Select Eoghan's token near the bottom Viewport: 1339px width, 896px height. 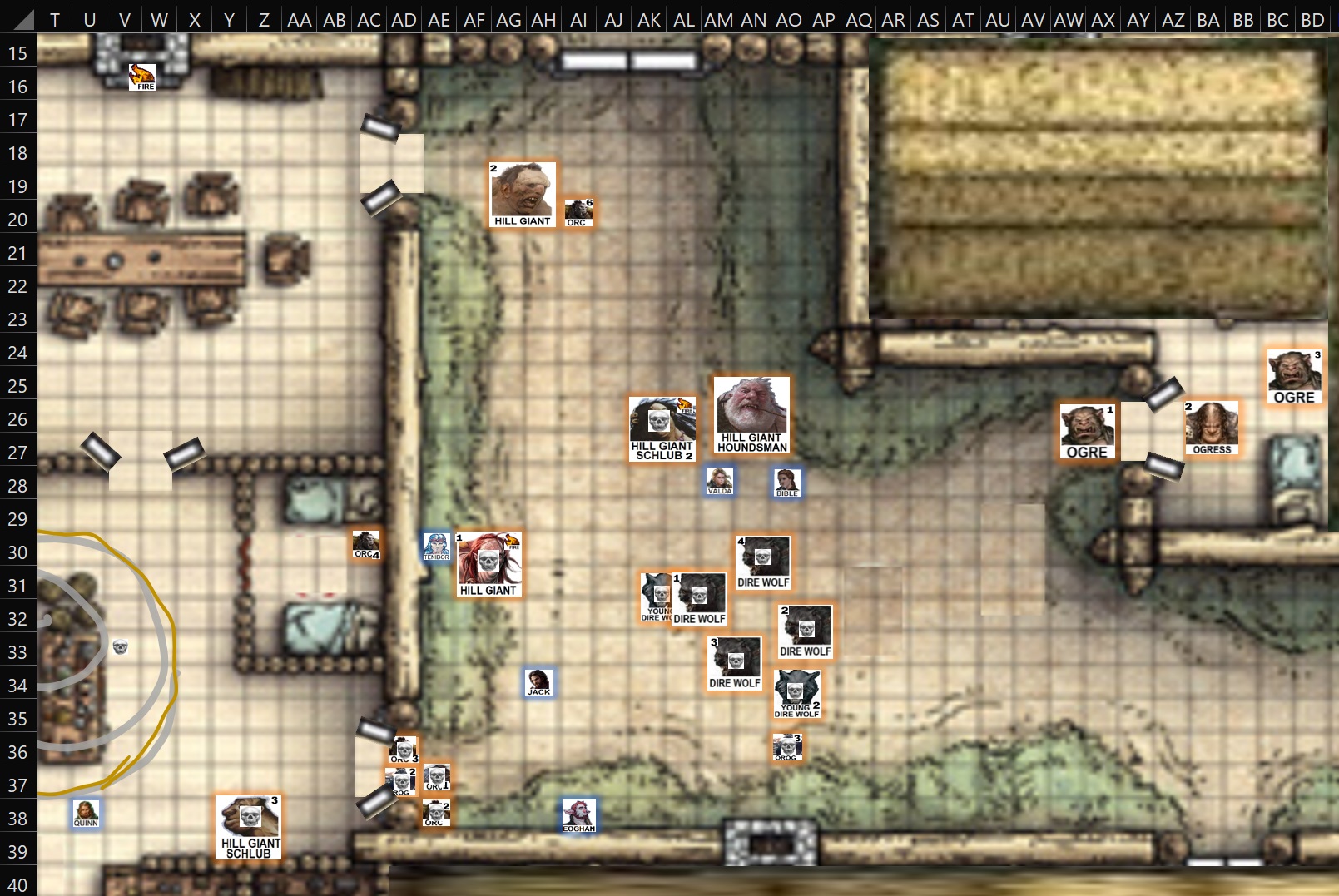click(x=580, y=815)
